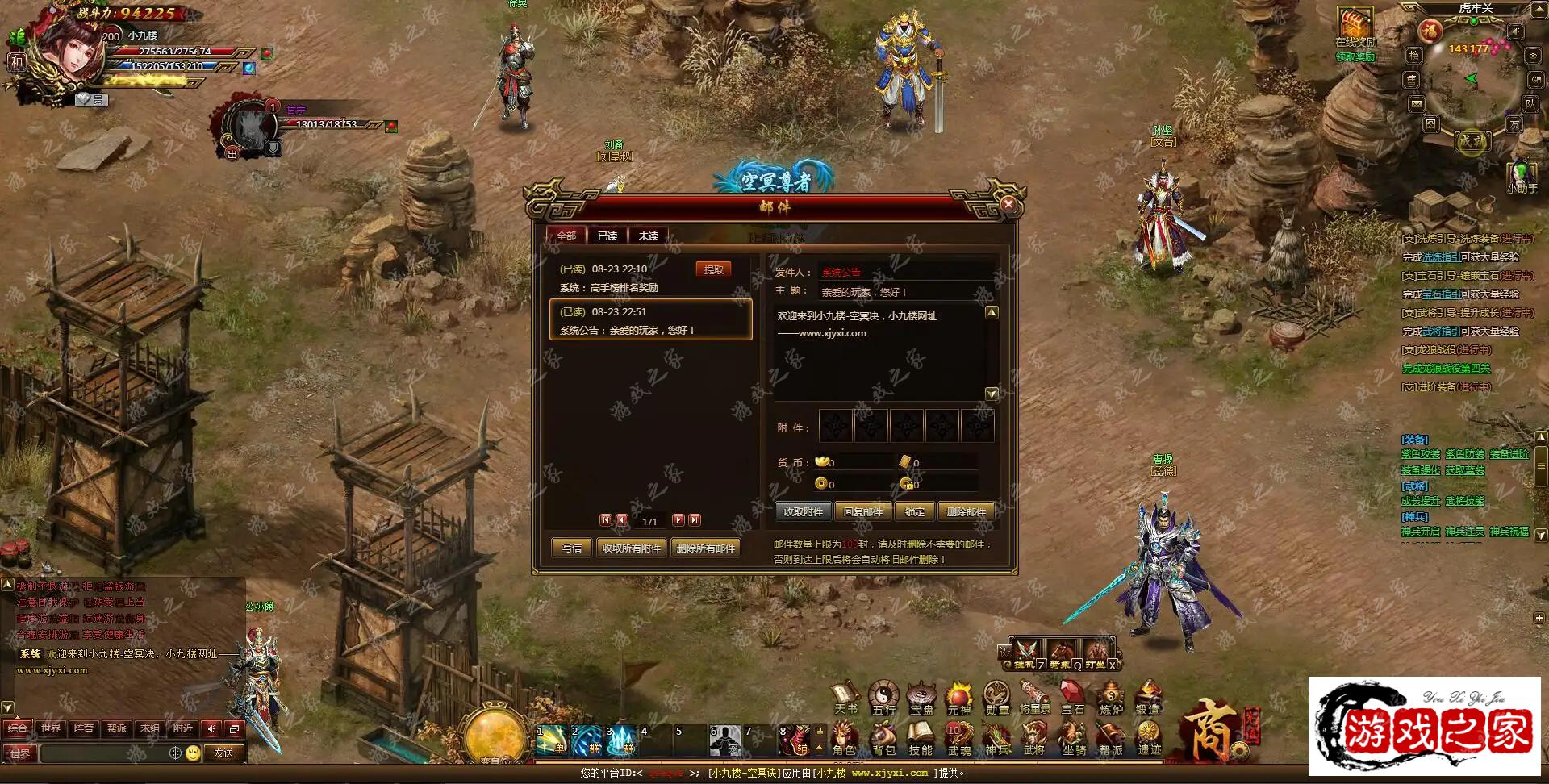Click the 发送 chat send button
The width and height of the screenshot is (1549, 784).
(x=223, y=753)
